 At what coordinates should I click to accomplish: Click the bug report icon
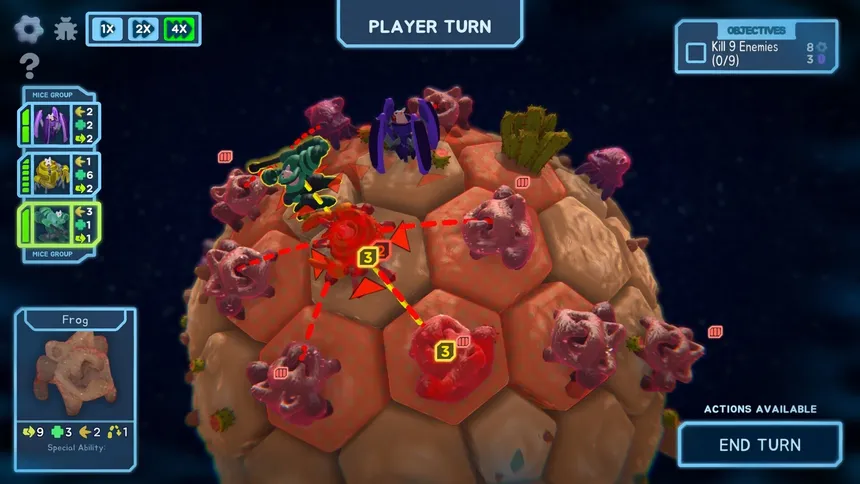[x=66, y=29]
